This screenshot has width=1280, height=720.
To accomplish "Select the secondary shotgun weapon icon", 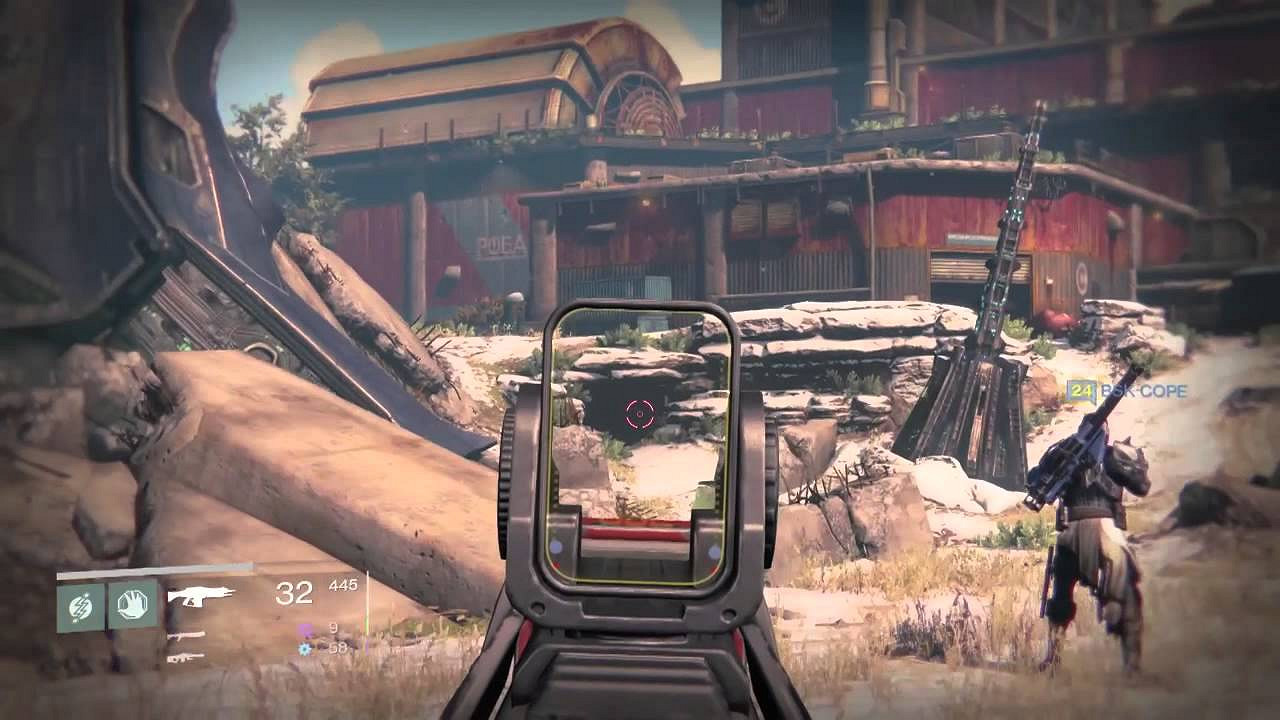I will (185, 635).
